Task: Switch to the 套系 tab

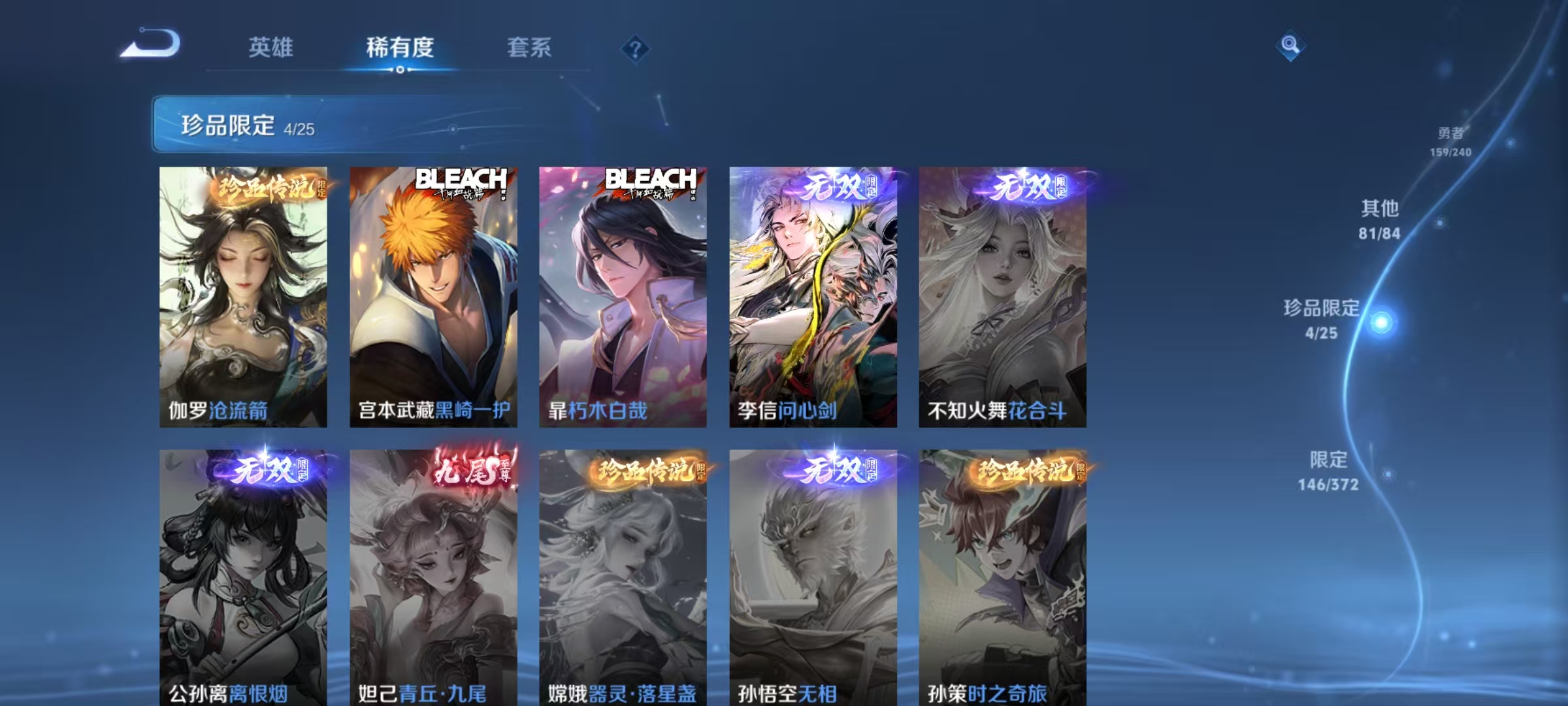Action: coord(529,48)
